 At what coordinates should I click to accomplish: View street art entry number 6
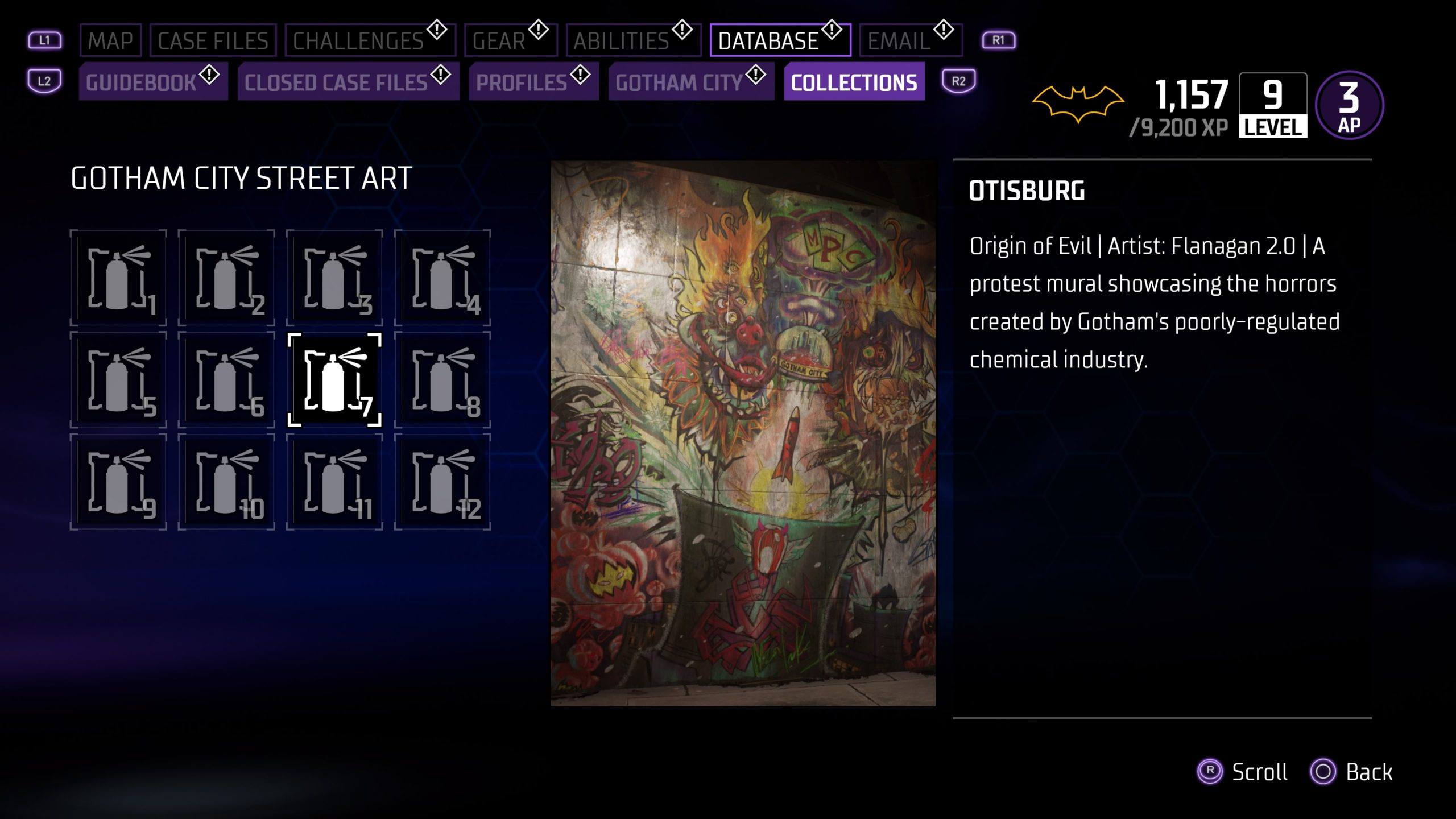pyautogui.click(x=226, y=380)
